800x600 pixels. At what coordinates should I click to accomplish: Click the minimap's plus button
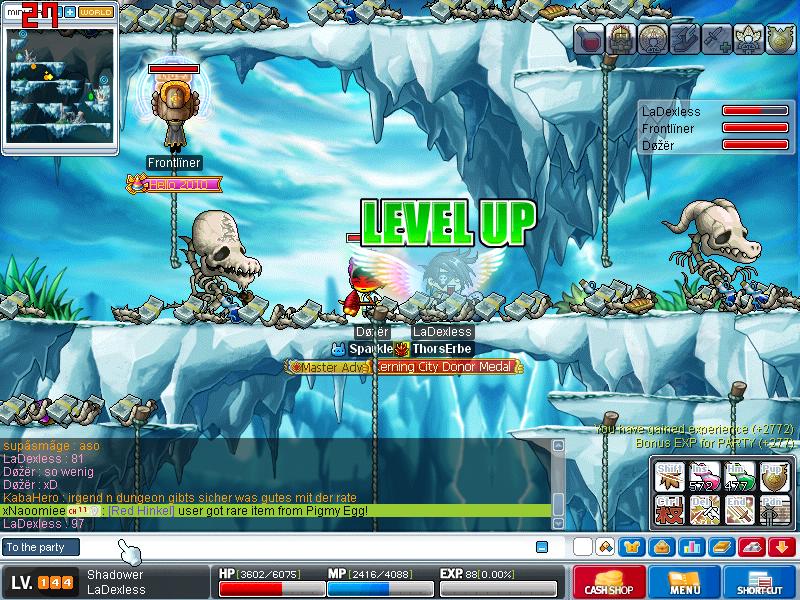pyautogui.click(x=72, y=12)
